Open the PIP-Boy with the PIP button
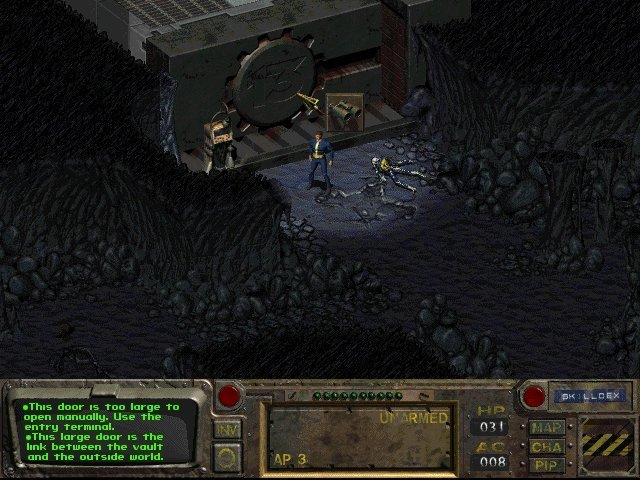The image size is (640, 480). click(547, 464)
